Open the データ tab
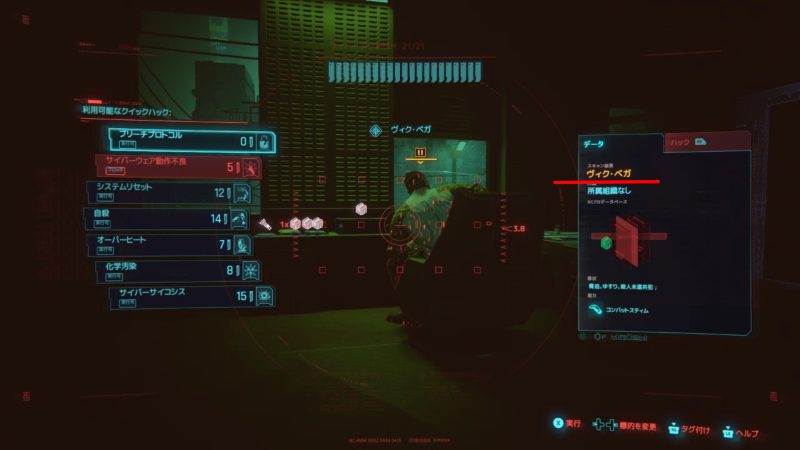The image size is (800, 450). [x=620, y=144]
